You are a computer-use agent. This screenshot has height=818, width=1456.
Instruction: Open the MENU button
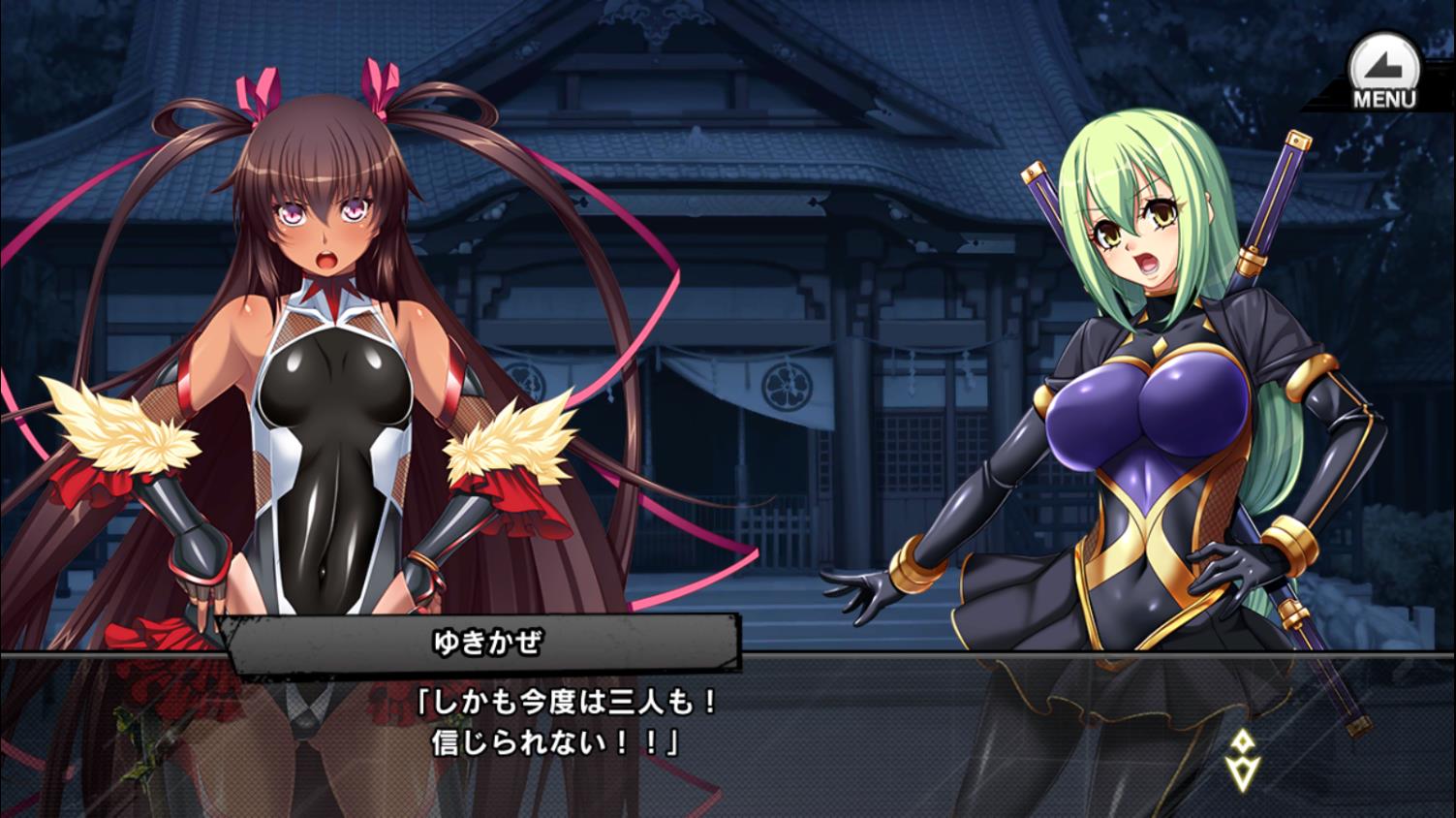click(x=1383, y=74)
